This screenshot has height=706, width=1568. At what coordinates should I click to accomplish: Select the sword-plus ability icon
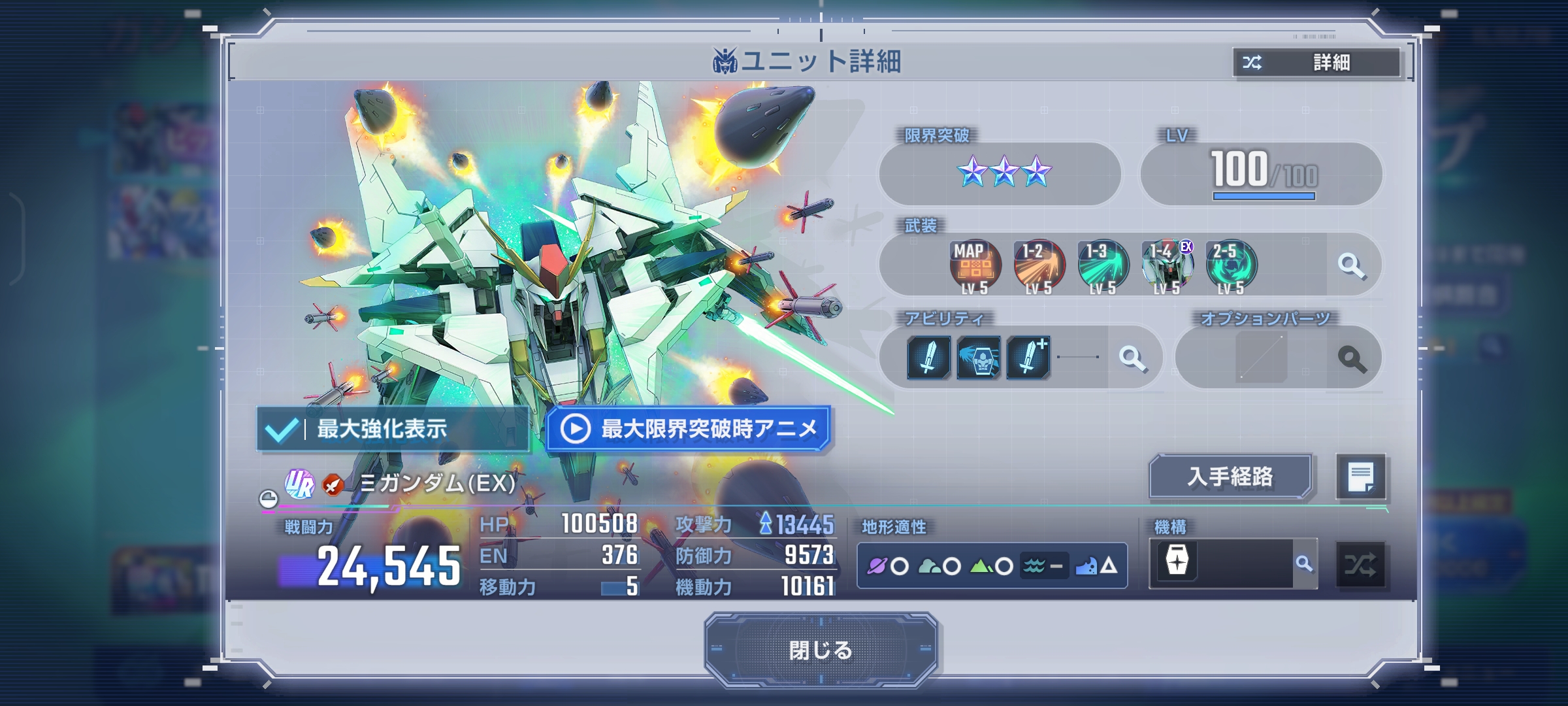[x=1028, y=358]
